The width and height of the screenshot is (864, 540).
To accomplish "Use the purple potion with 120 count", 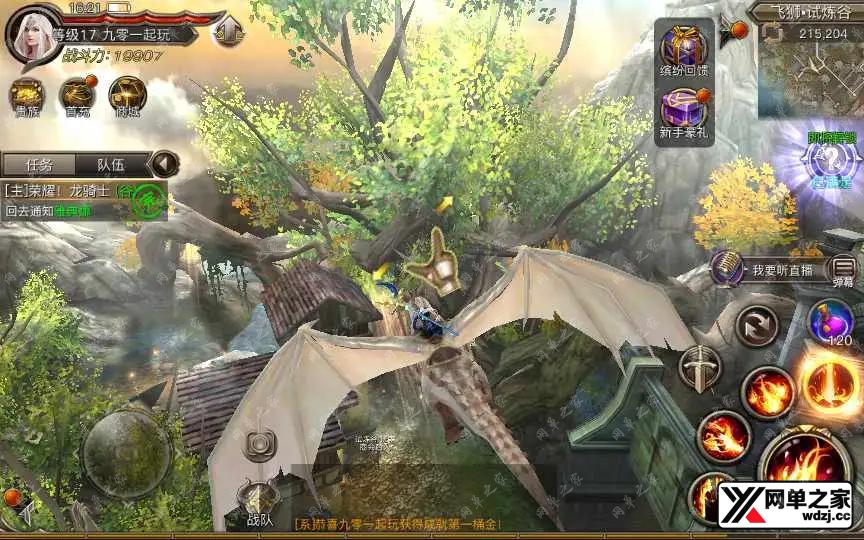I will click(830, 324).
